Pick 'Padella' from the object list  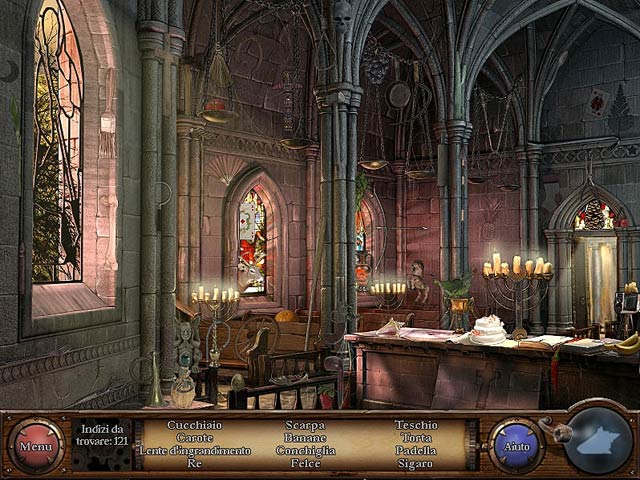pos(416,451)
